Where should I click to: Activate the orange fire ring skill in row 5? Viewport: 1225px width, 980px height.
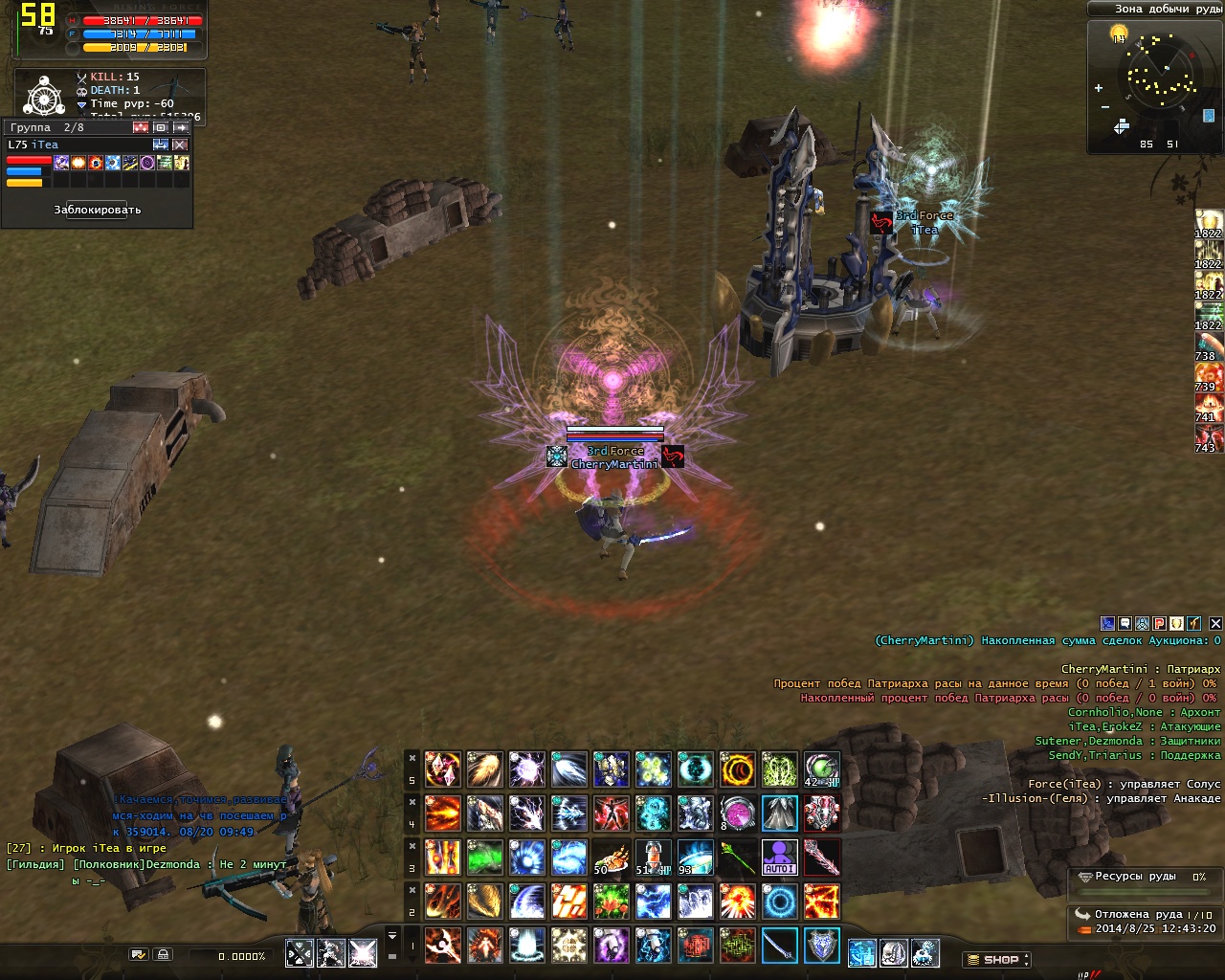pyautogui.click(x=737, y=769)
